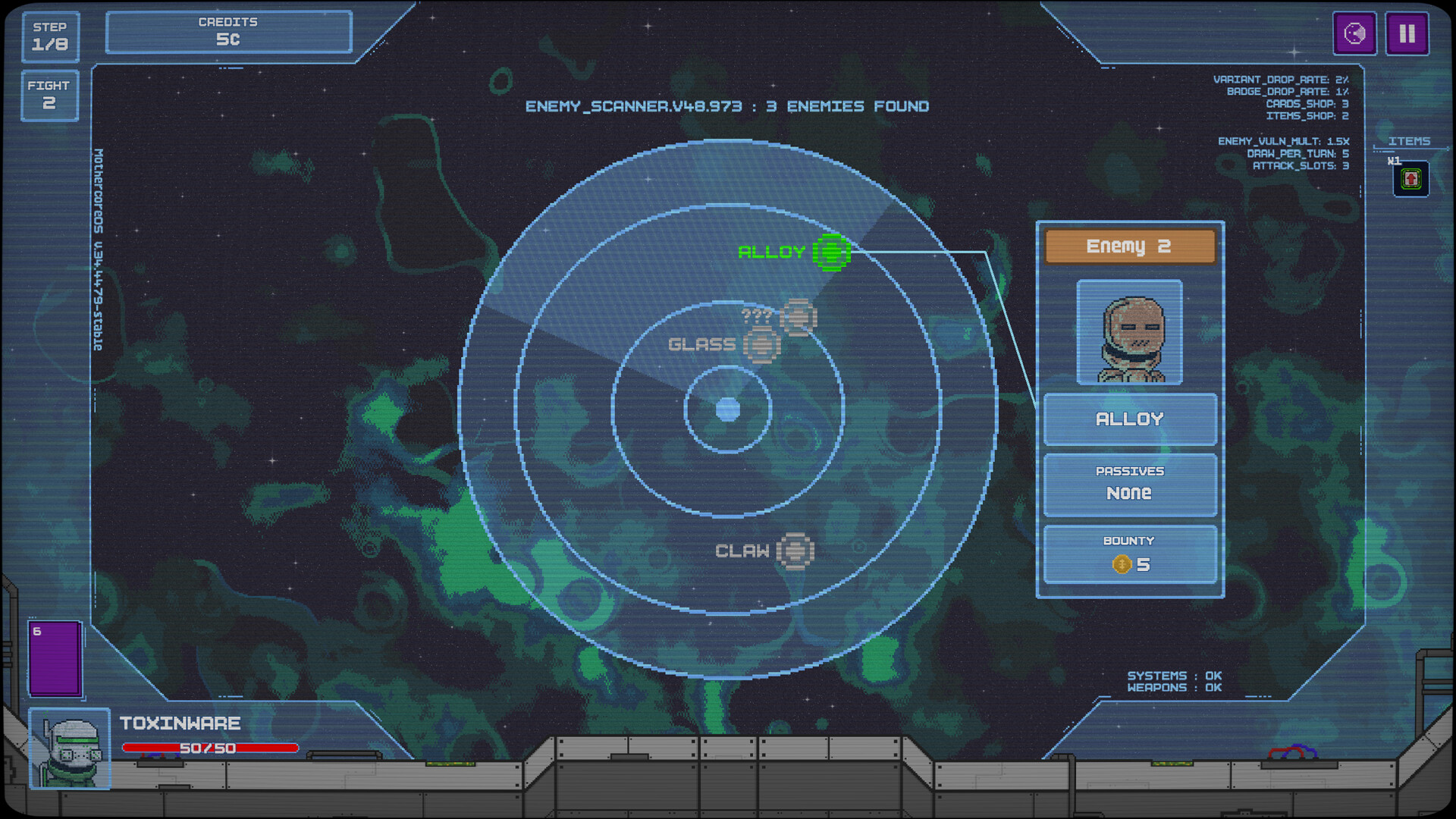1456x819 pixels.
Task: Click the purple planet icon top-right
Action: pos(1354,33)
